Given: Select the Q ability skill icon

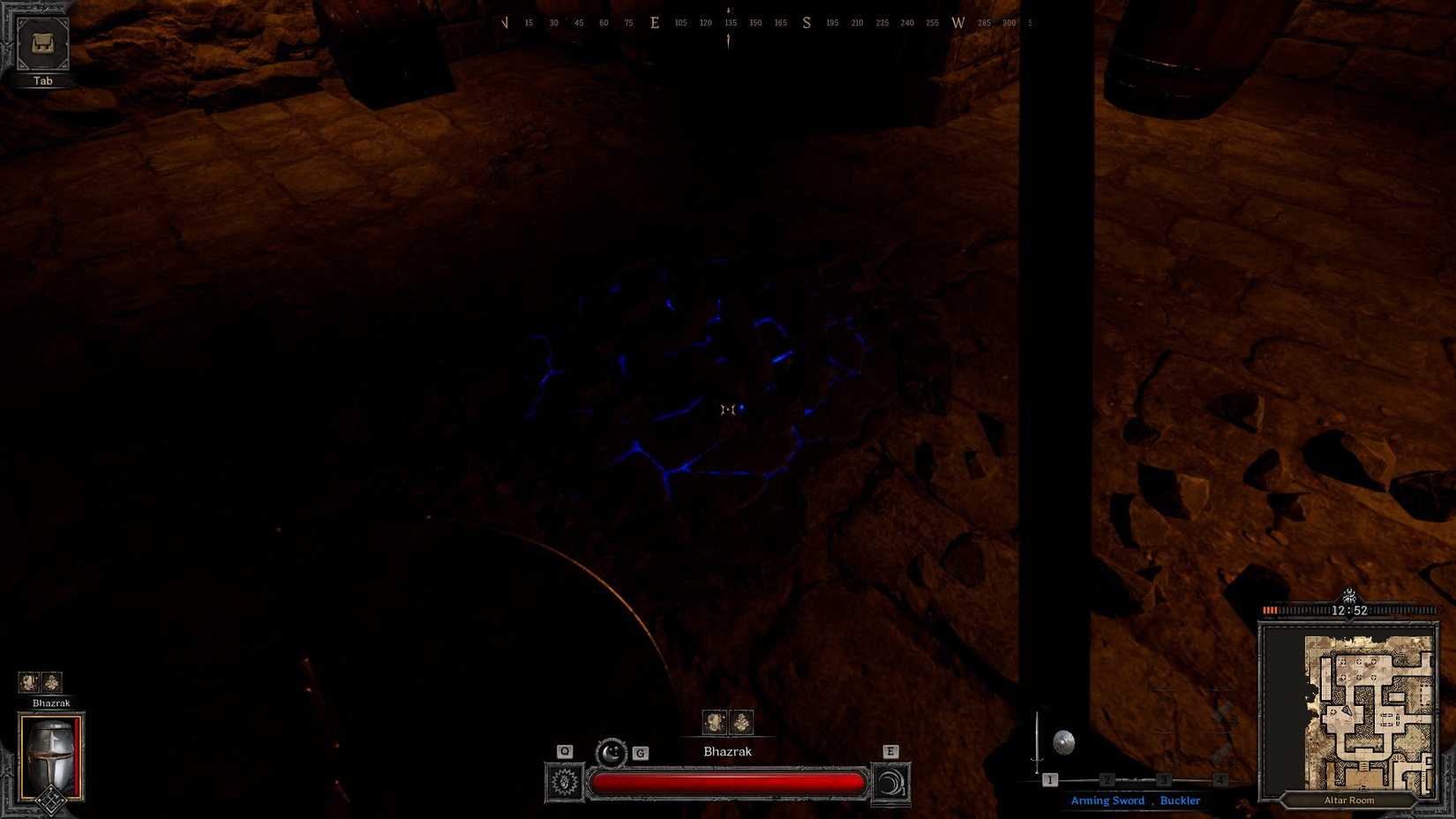Looking at the screenshot, I should tap(564, 782).
